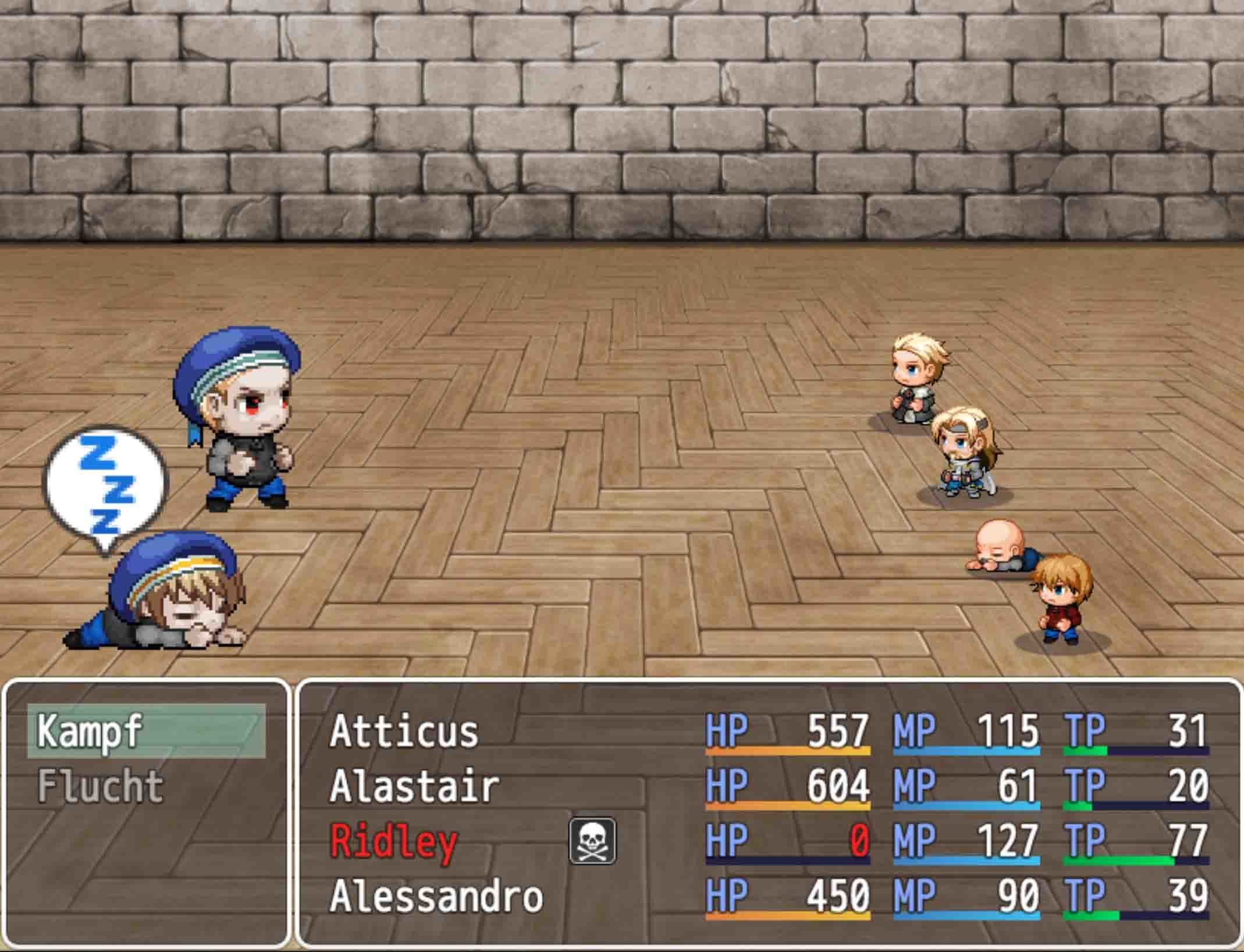Pick Alastair's party status row
The image size is (1244, 952).
[414, 786]
